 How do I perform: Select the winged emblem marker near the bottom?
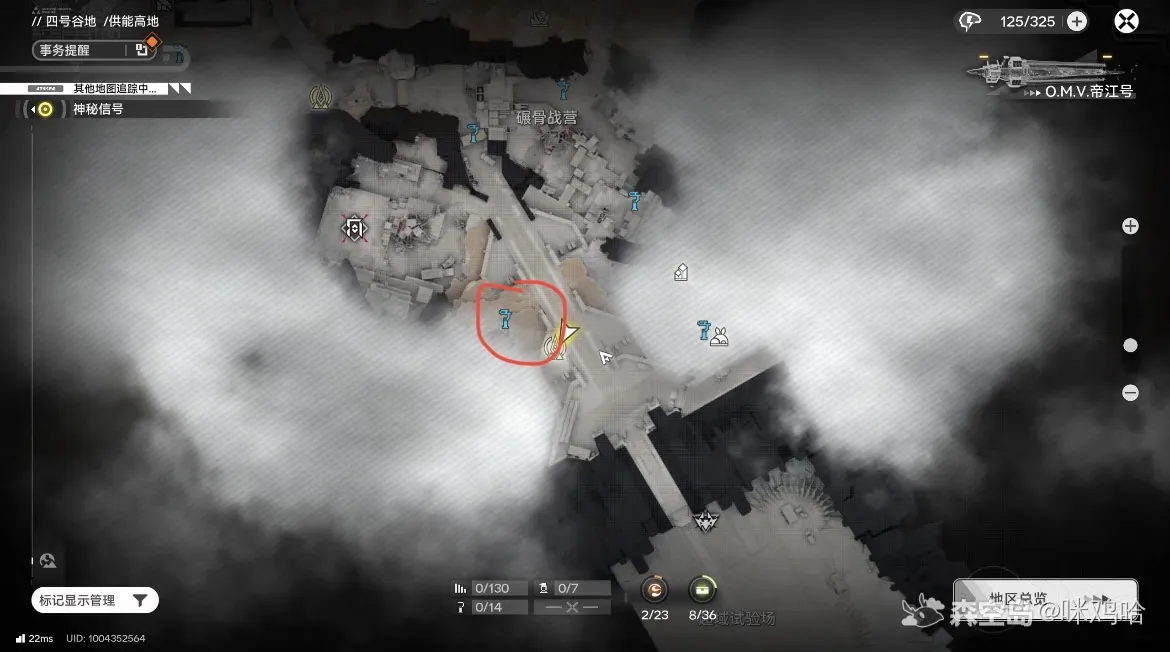point(705,520)
